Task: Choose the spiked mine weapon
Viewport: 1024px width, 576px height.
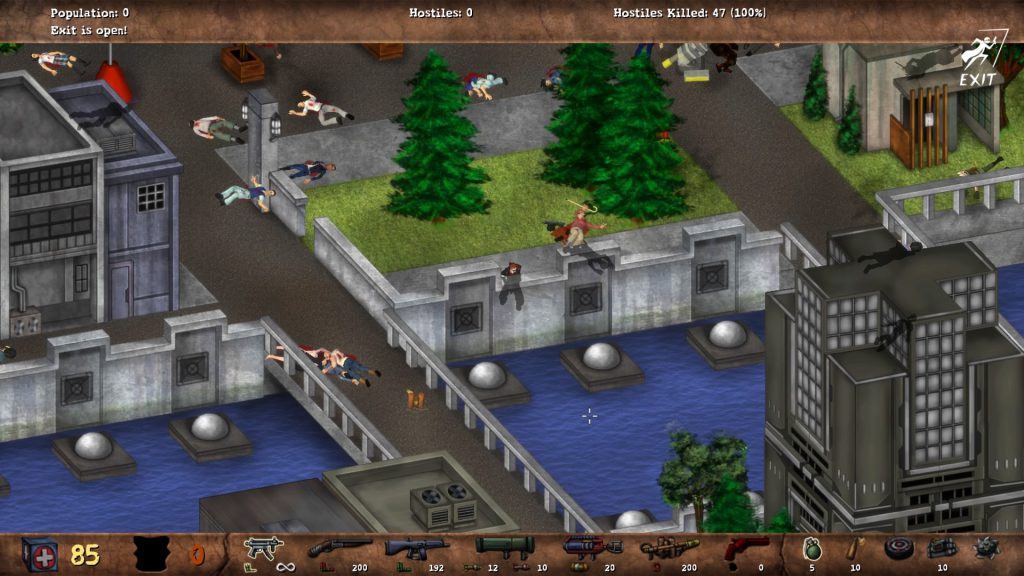Action: tap(986, 548)
